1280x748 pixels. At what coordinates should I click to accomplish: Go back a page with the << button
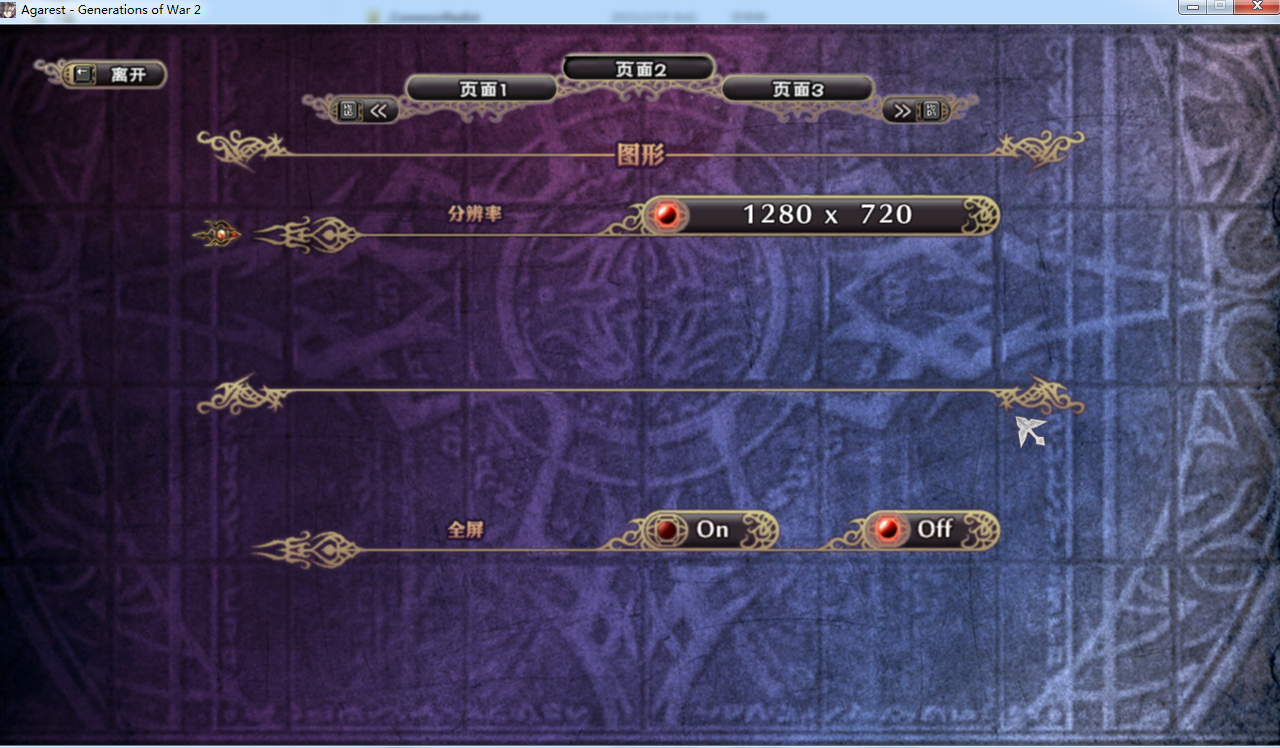click(377, 110)
